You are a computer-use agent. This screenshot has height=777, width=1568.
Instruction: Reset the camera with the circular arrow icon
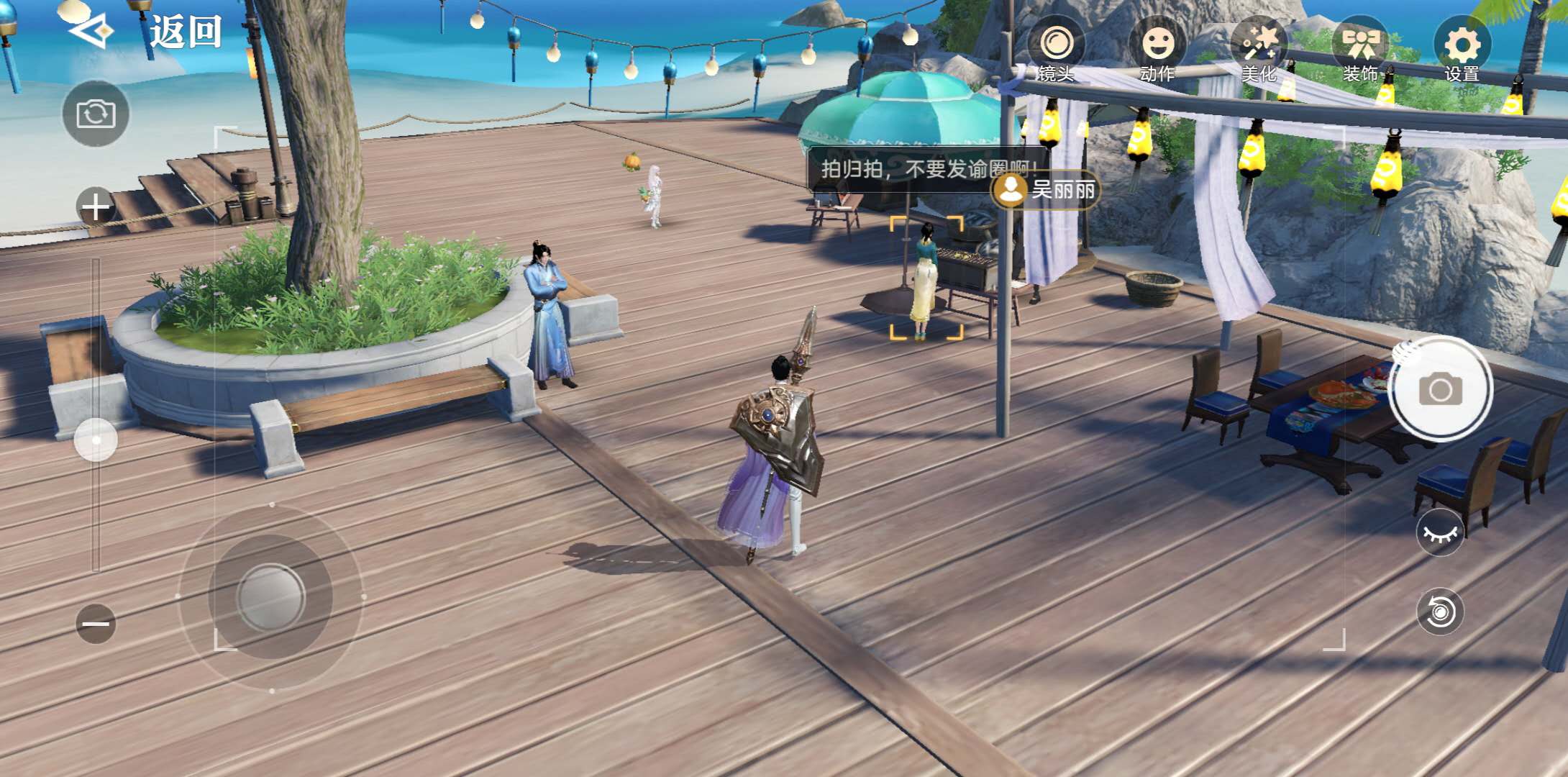pos(1440,612)
